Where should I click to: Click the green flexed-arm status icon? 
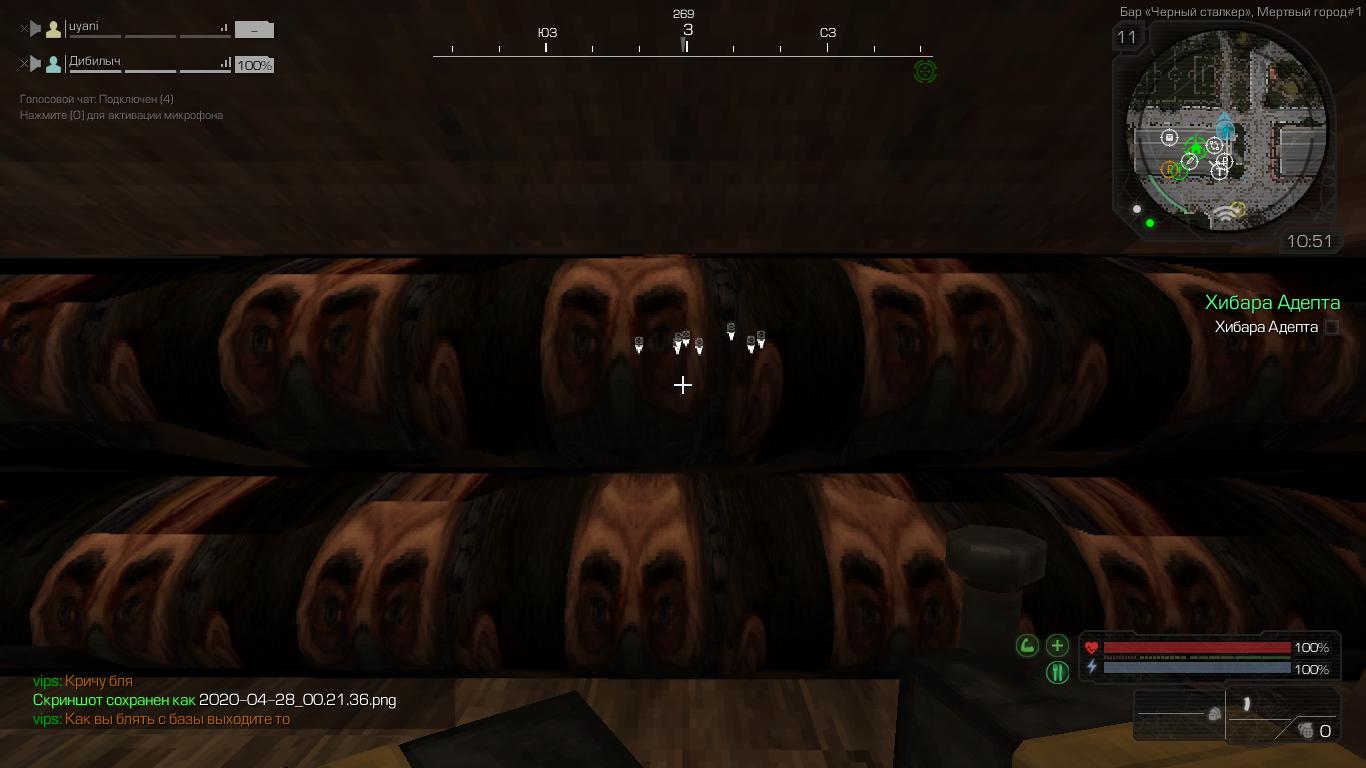1027,646
